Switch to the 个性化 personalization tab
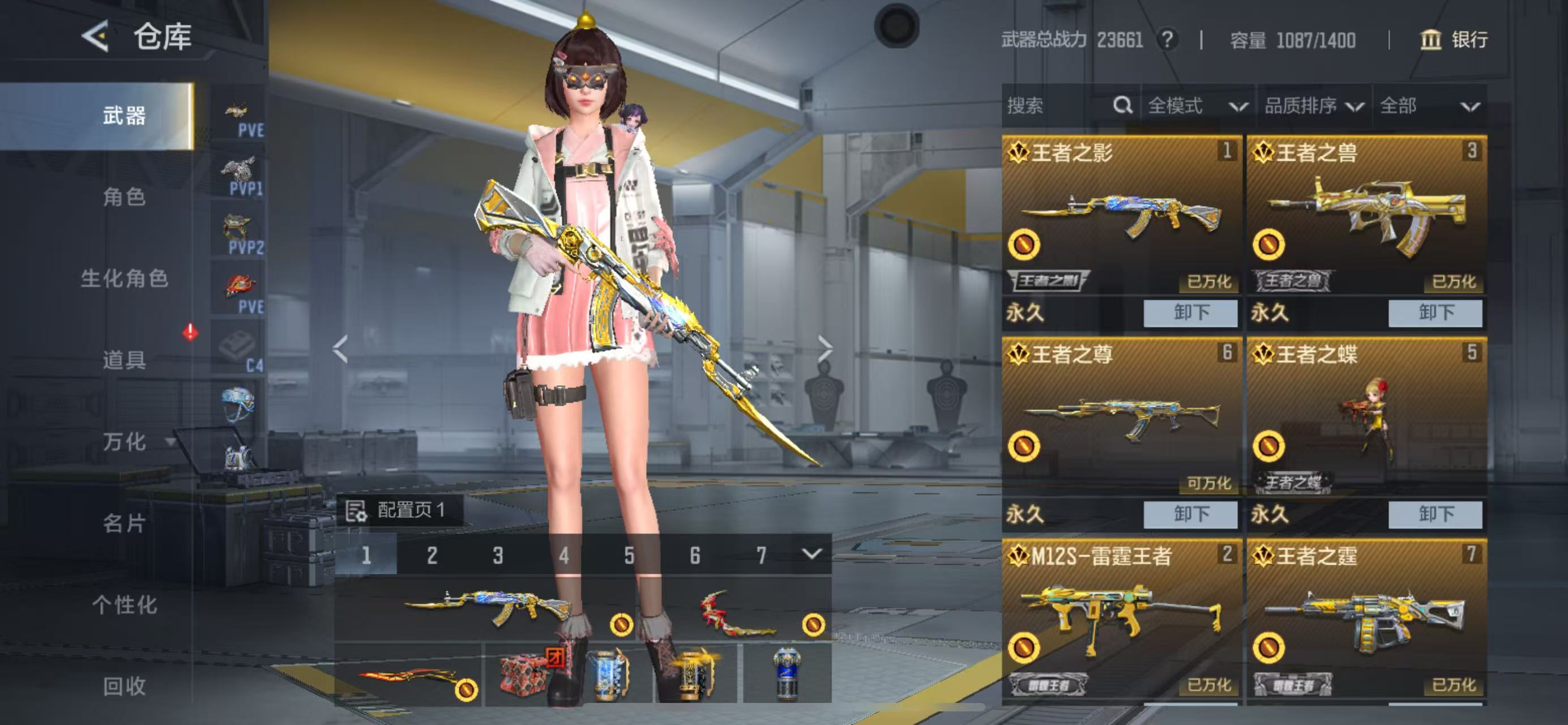Viewport: 1568px width, 725px height. pyautogui.click(x=124, y=604)
